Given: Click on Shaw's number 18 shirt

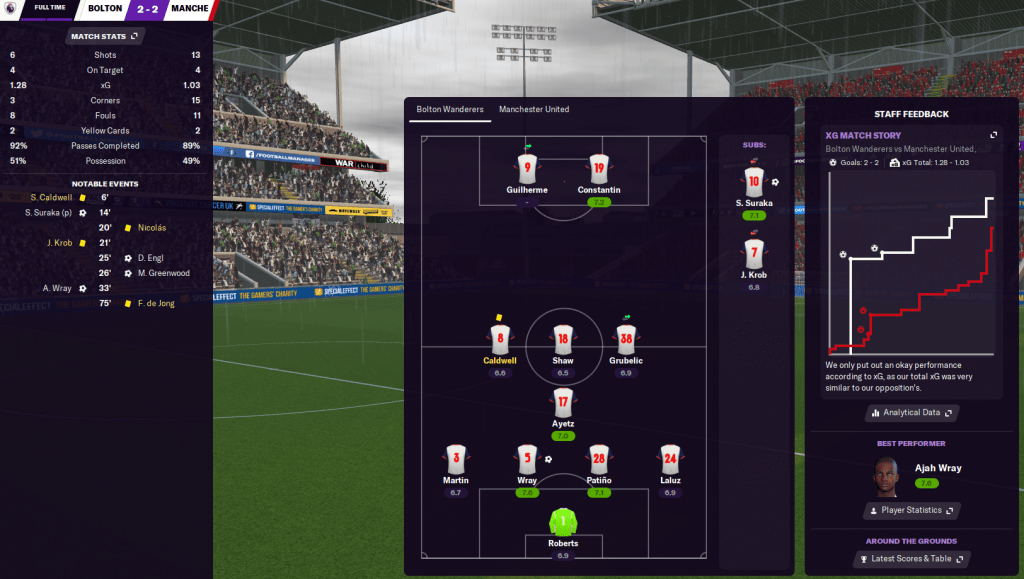Looking at the screenshot, I should point(563,339).
